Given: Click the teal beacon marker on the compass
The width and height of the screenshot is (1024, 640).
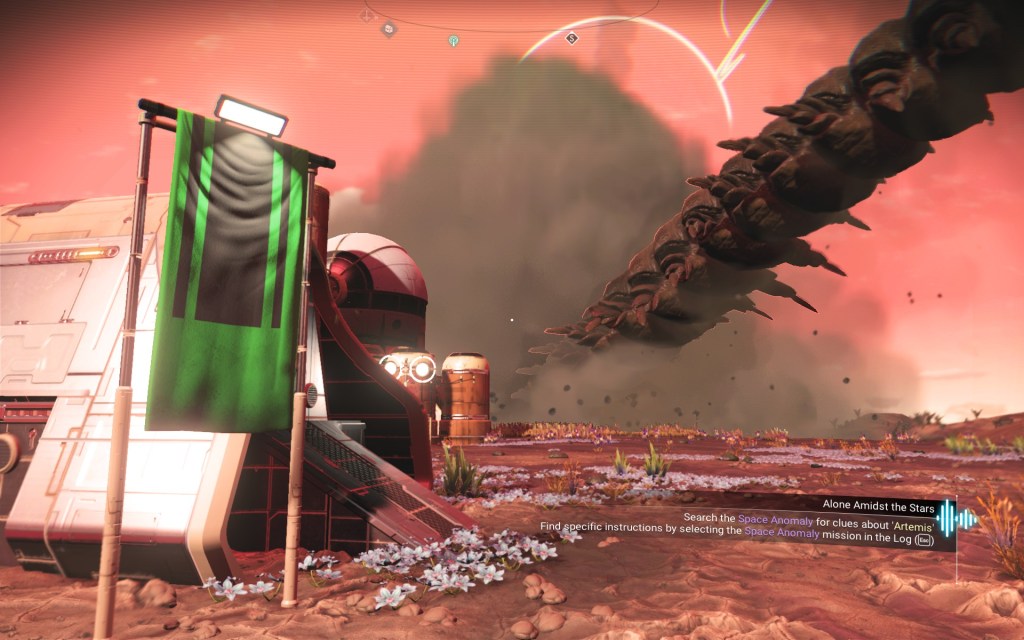Looking at the screenshot, I should coord(453,41).
